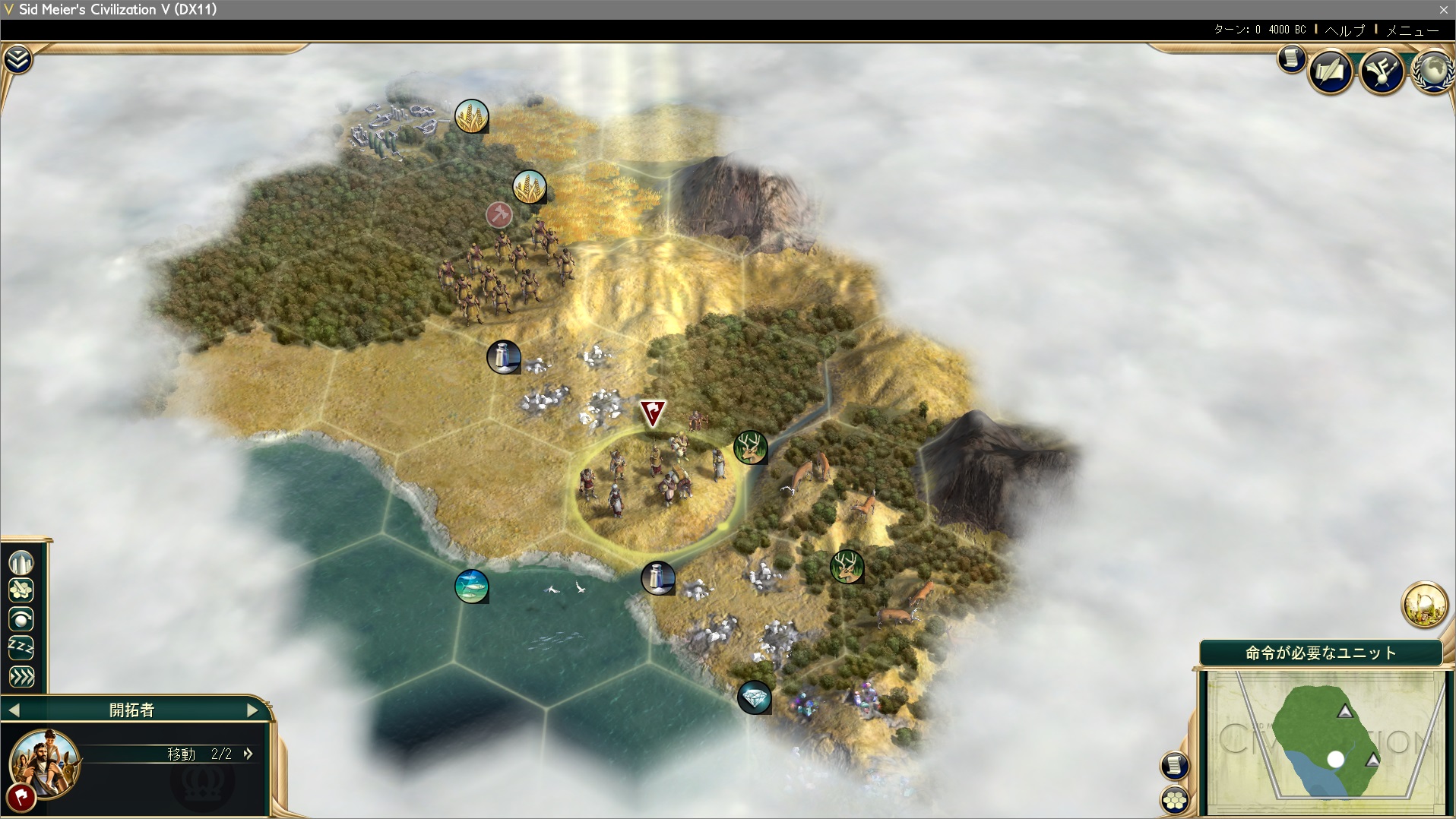The width and height of the screenshot is (1456, 819).
Task: Click the circling arrow unit action icon
Action: point(21,619)
